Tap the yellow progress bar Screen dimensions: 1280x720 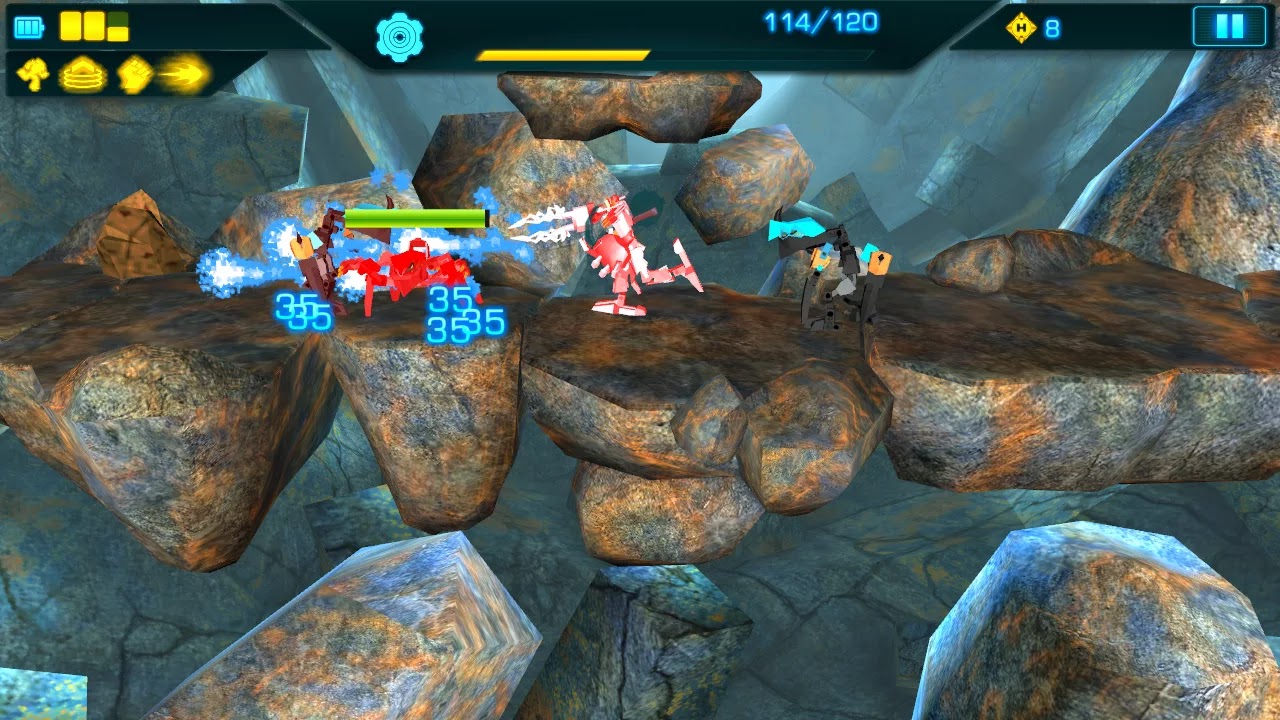[x=565, y=57]
